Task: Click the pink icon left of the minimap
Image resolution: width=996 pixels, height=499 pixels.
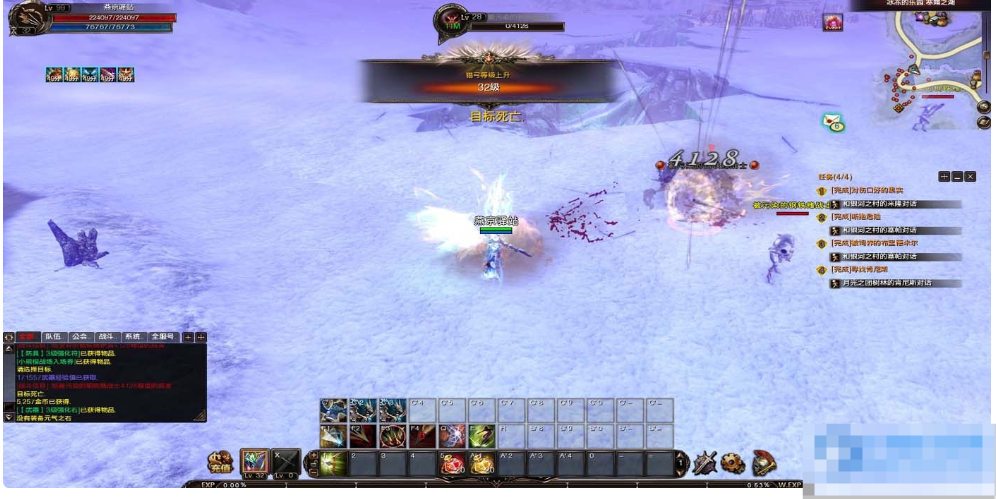Action: point(832,22)
